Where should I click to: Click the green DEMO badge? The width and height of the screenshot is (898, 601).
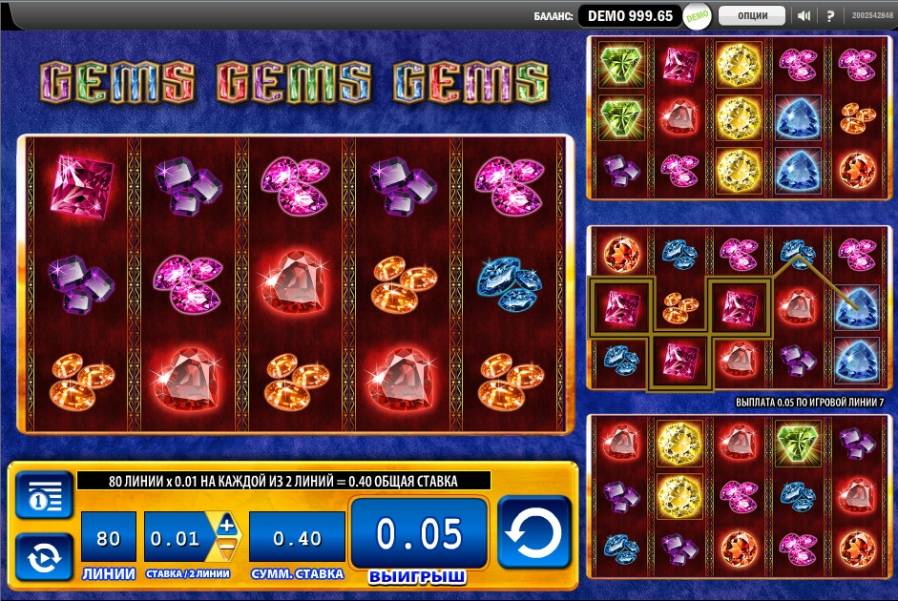click(x=697, y=16)
